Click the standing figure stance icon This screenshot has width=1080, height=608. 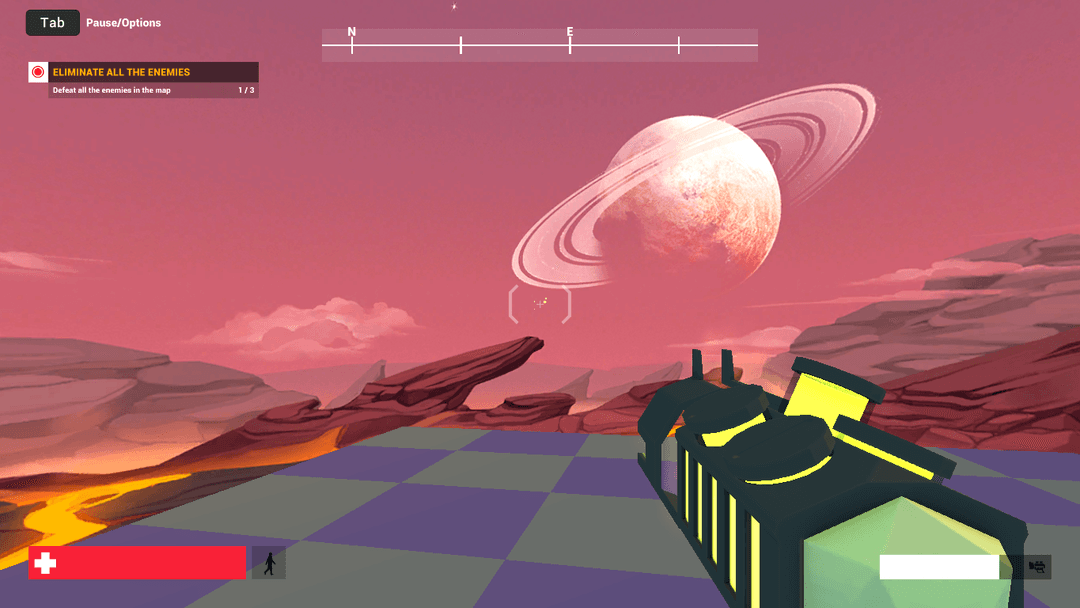[269, 564]
